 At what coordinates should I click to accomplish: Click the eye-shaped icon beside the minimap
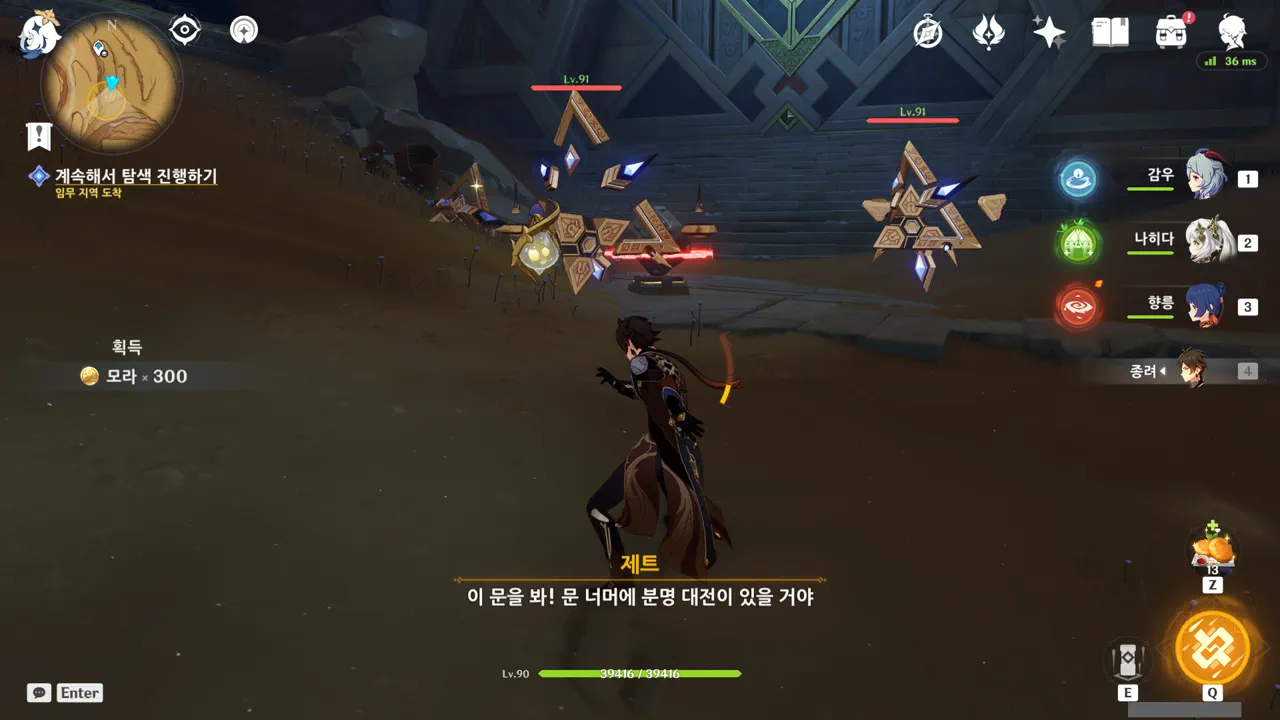[185, 31]
